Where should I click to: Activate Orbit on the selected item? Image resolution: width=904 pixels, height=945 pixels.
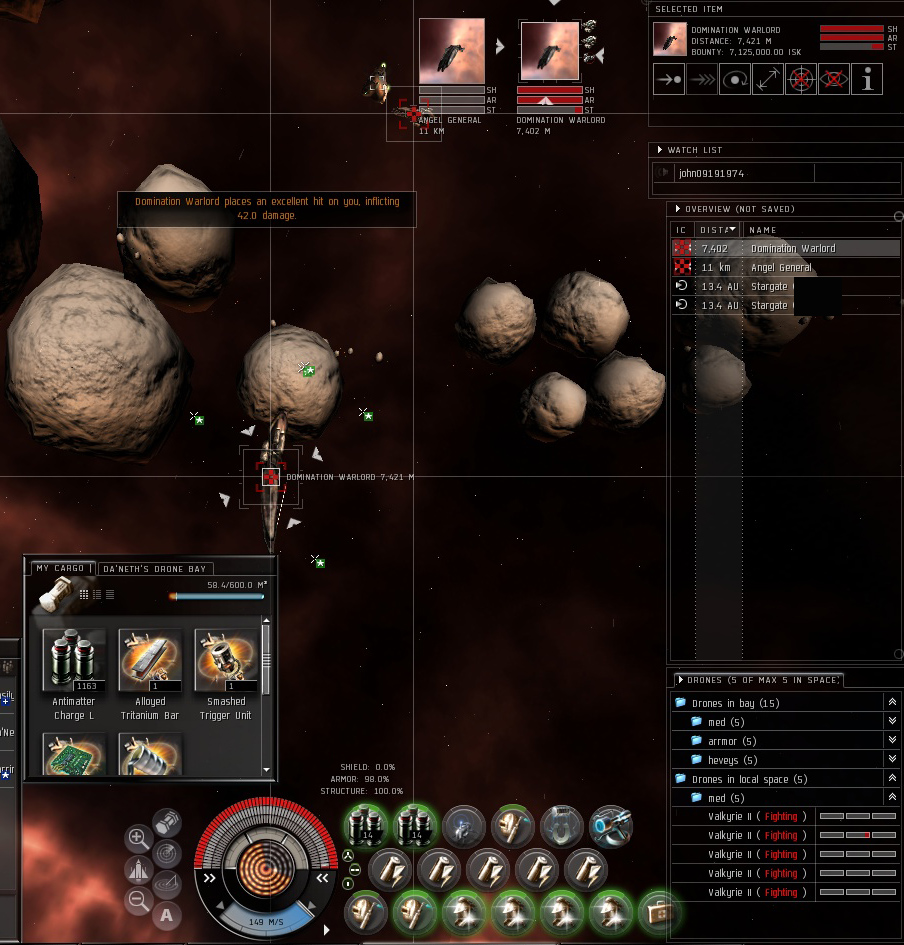(x=735, y=79)
